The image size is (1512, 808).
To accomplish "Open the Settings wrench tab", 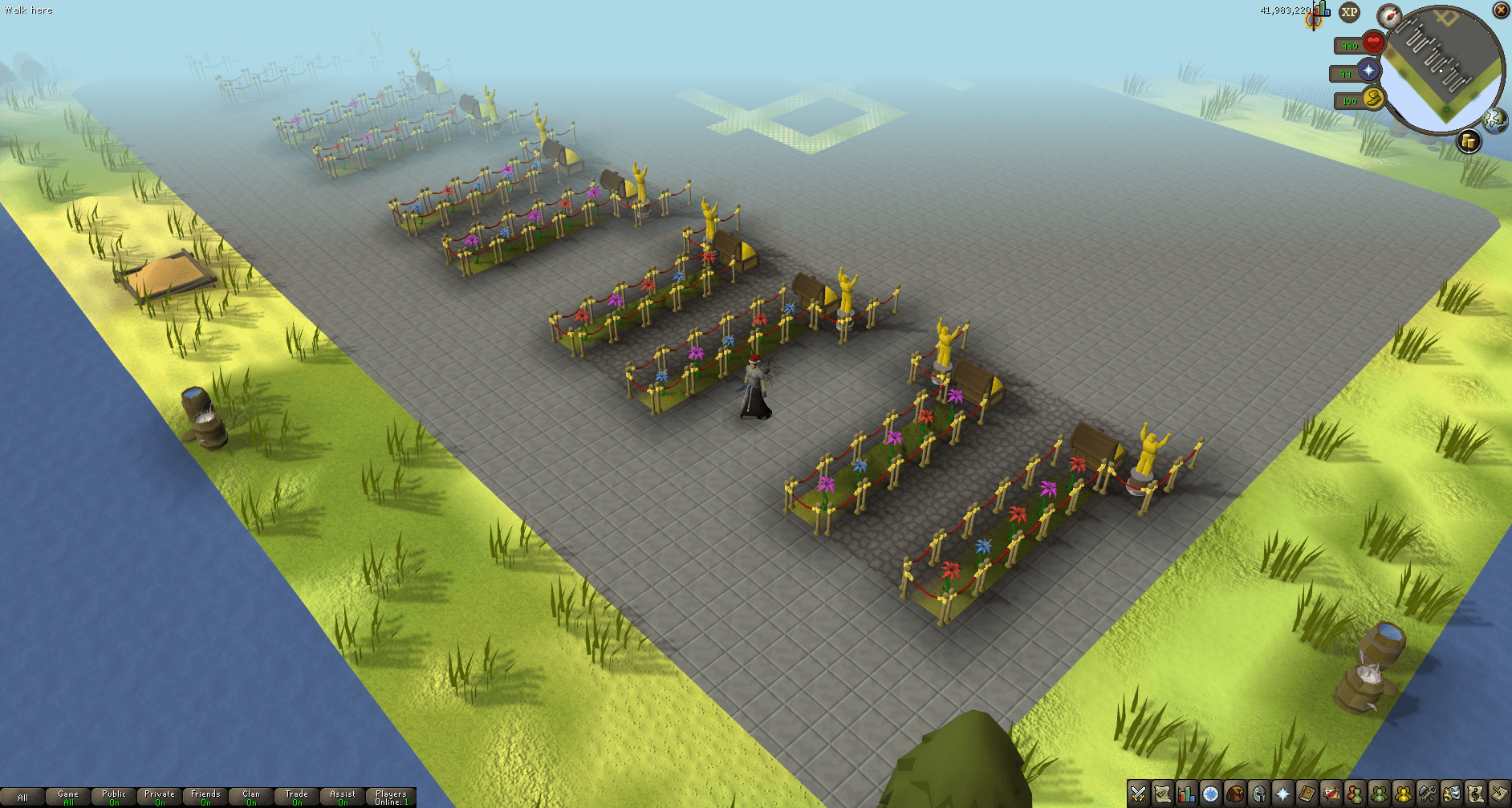I will [1427, 794].
